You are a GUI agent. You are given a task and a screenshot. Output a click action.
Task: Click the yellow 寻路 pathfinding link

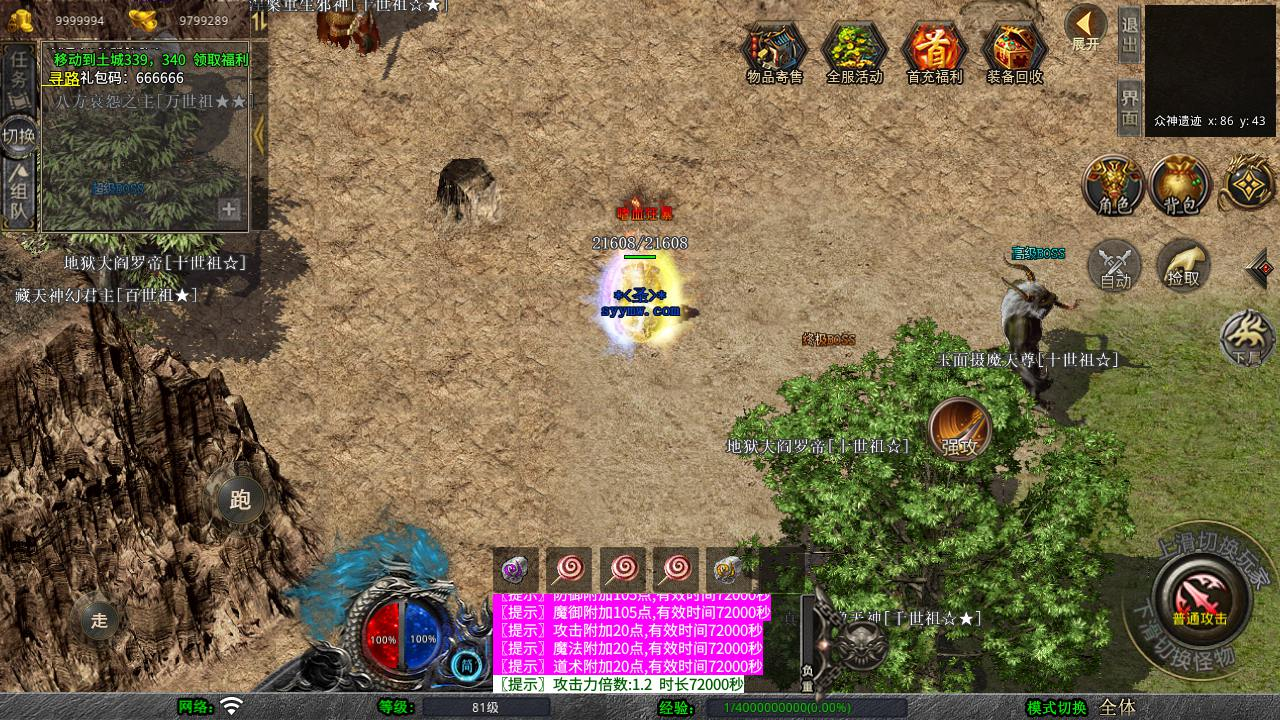pos(64,78)
